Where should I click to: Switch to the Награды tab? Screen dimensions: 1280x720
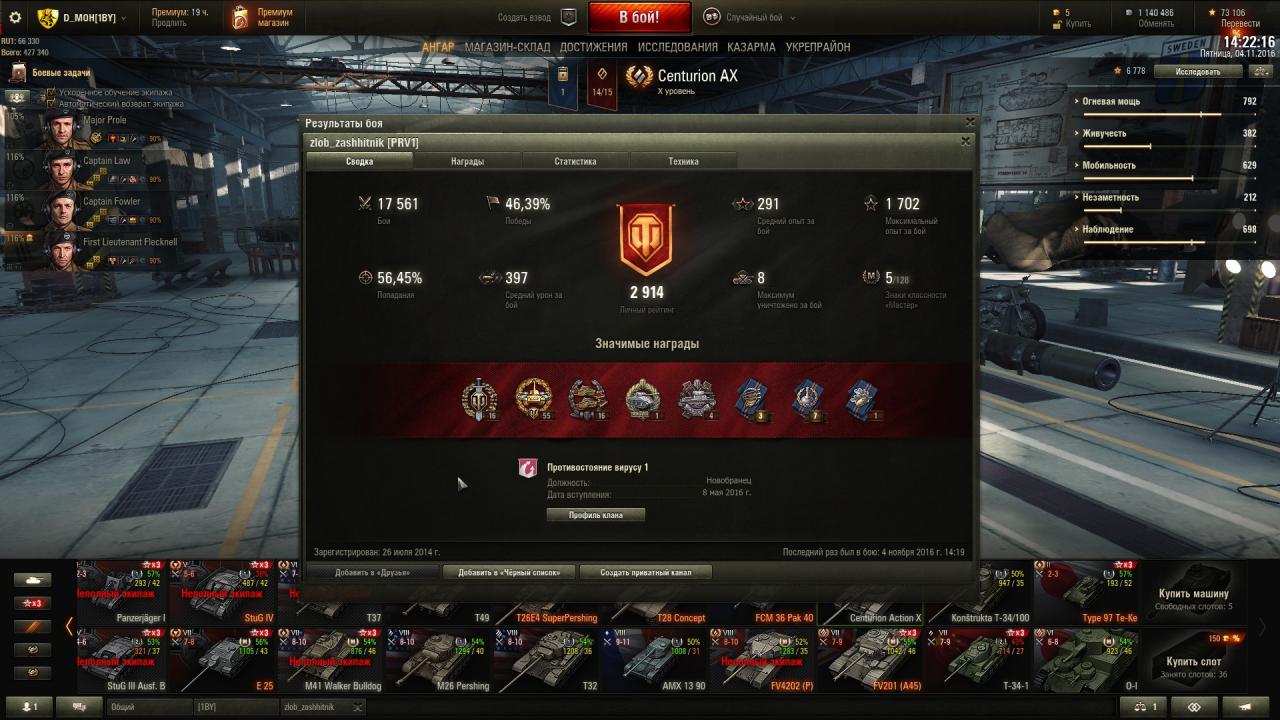tap(467, 161)
